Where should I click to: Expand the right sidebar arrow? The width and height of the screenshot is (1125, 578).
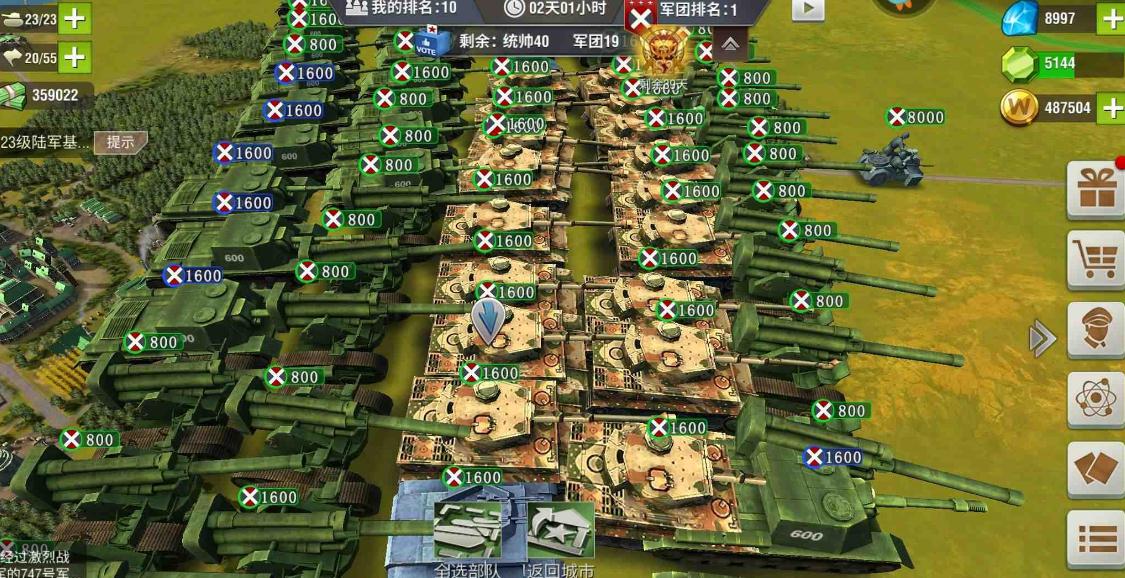click(1042, 339)
